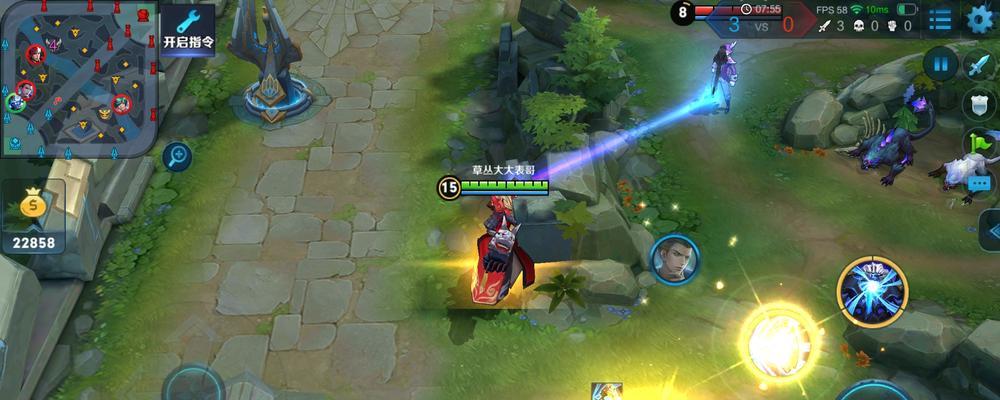Viewport: 1000px width, 400px height.
Task: Expand the side panel arrow
Action: click(x=990, y=231)
